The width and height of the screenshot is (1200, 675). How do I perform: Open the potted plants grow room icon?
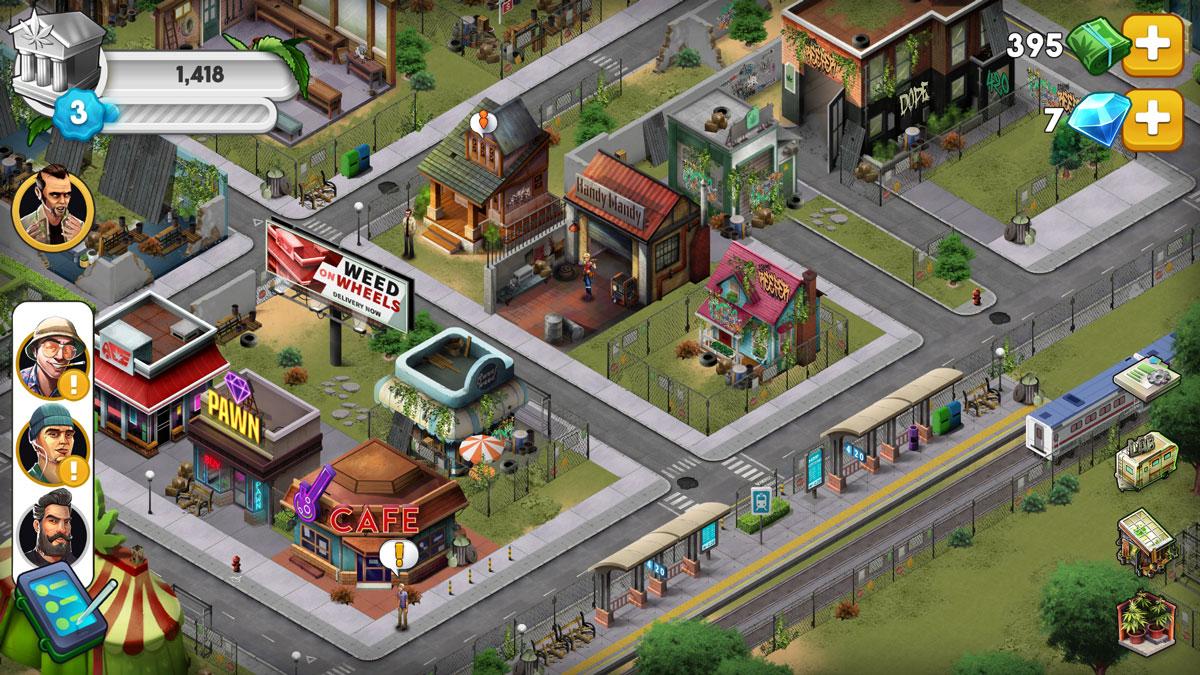pyautogui.click(x=1147, y=620)
